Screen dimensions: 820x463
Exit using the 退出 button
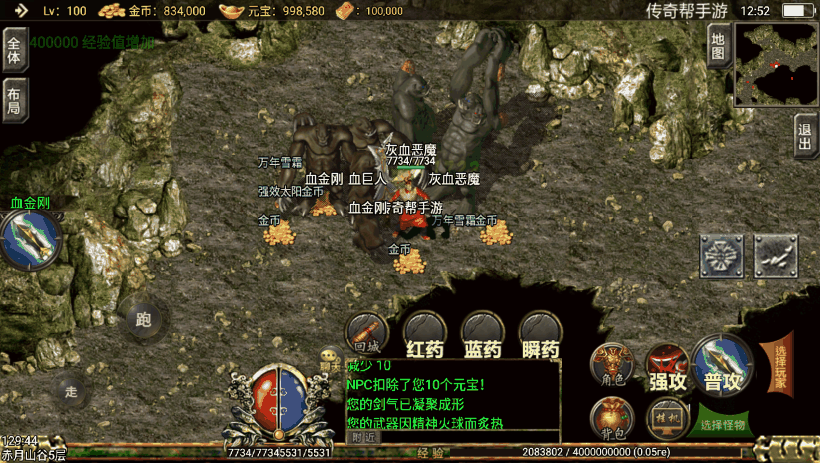tap(805, 136)
